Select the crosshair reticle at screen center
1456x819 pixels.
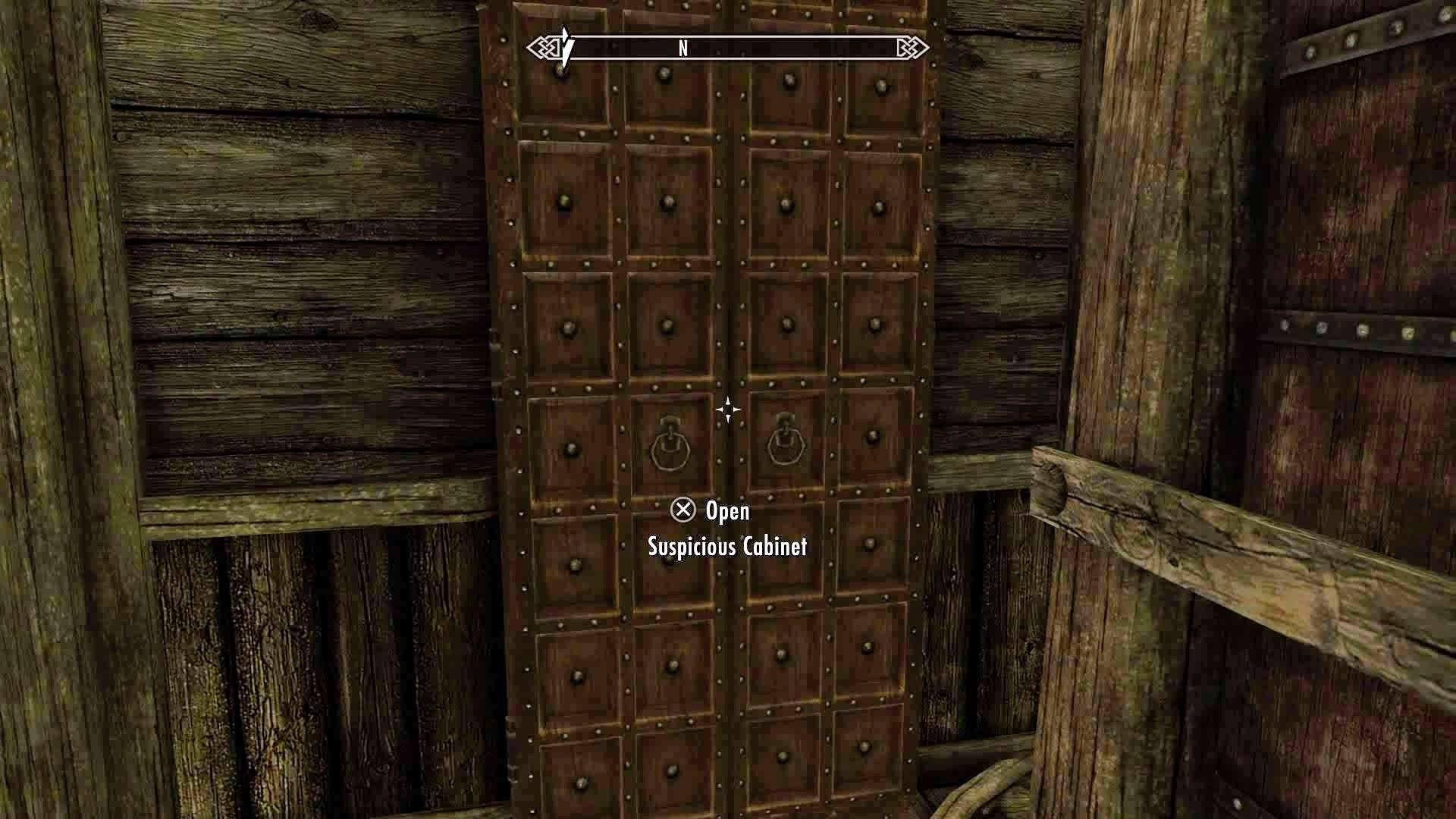(727, 409)
